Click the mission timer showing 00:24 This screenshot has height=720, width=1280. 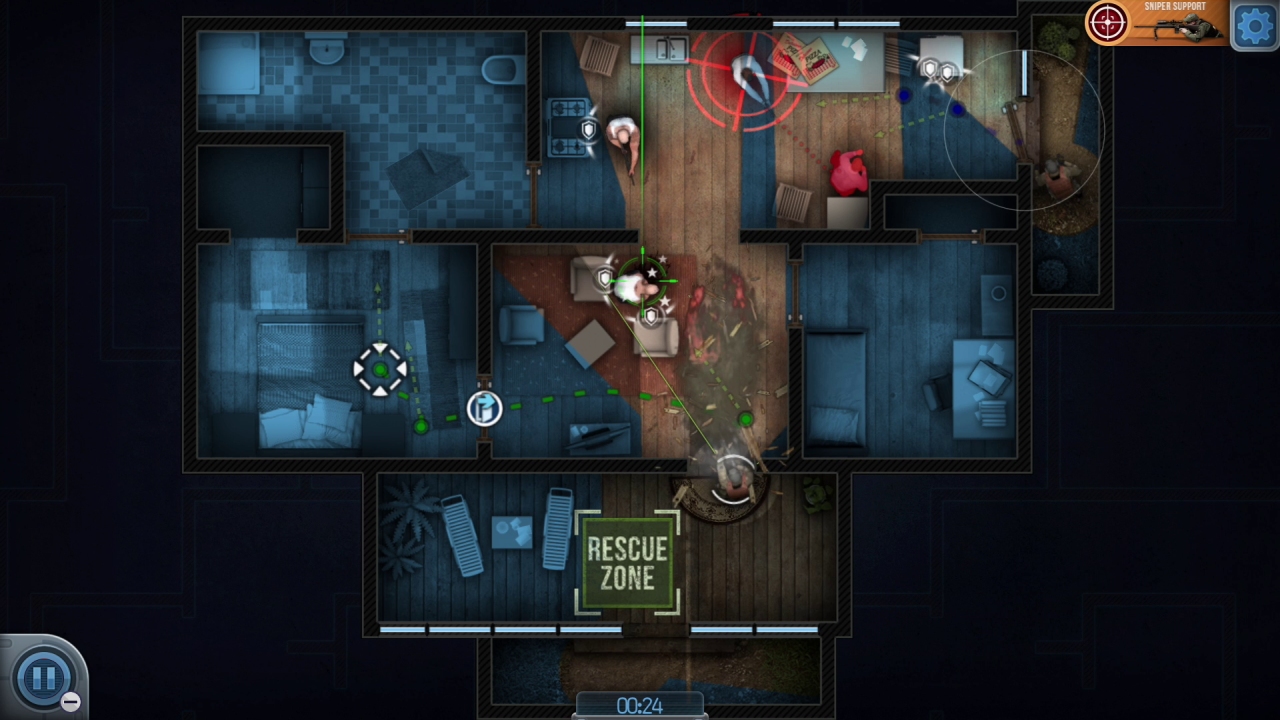point(641,703)
